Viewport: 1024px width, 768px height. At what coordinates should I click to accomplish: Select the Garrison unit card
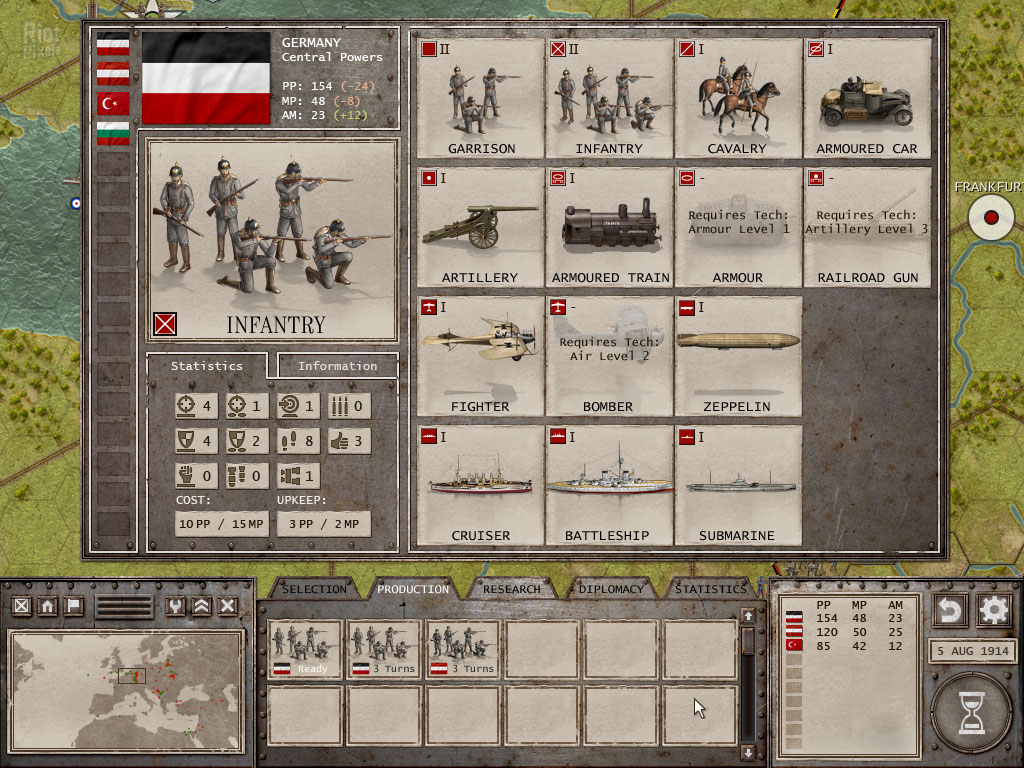(480, 98)
